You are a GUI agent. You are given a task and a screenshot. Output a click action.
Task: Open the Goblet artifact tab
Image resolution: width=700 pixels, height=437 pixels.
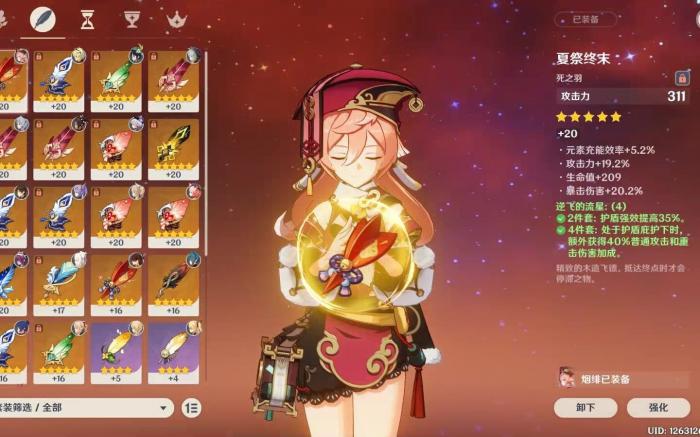coord(132,19)
